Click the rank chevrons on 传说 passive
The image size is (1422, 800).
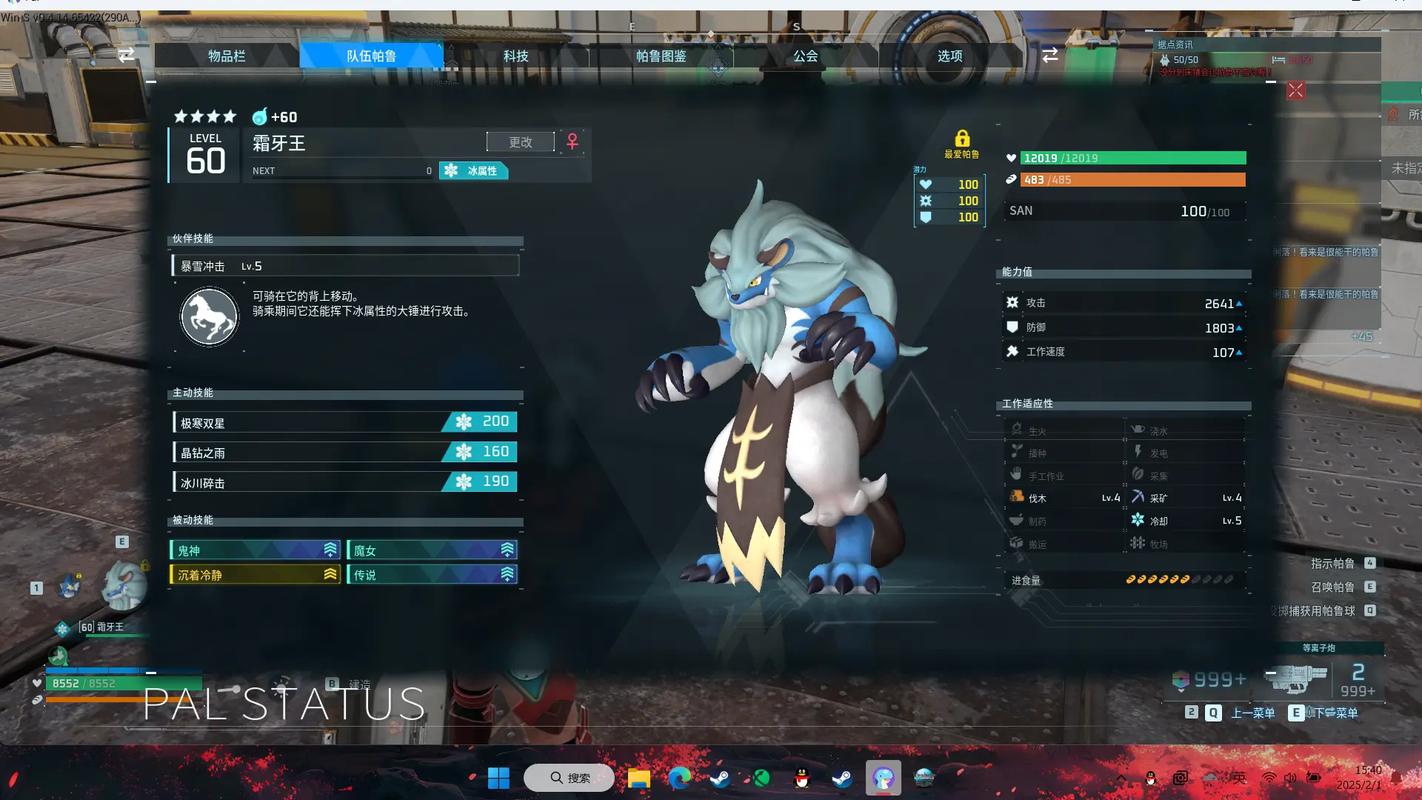tap(505, 574)
